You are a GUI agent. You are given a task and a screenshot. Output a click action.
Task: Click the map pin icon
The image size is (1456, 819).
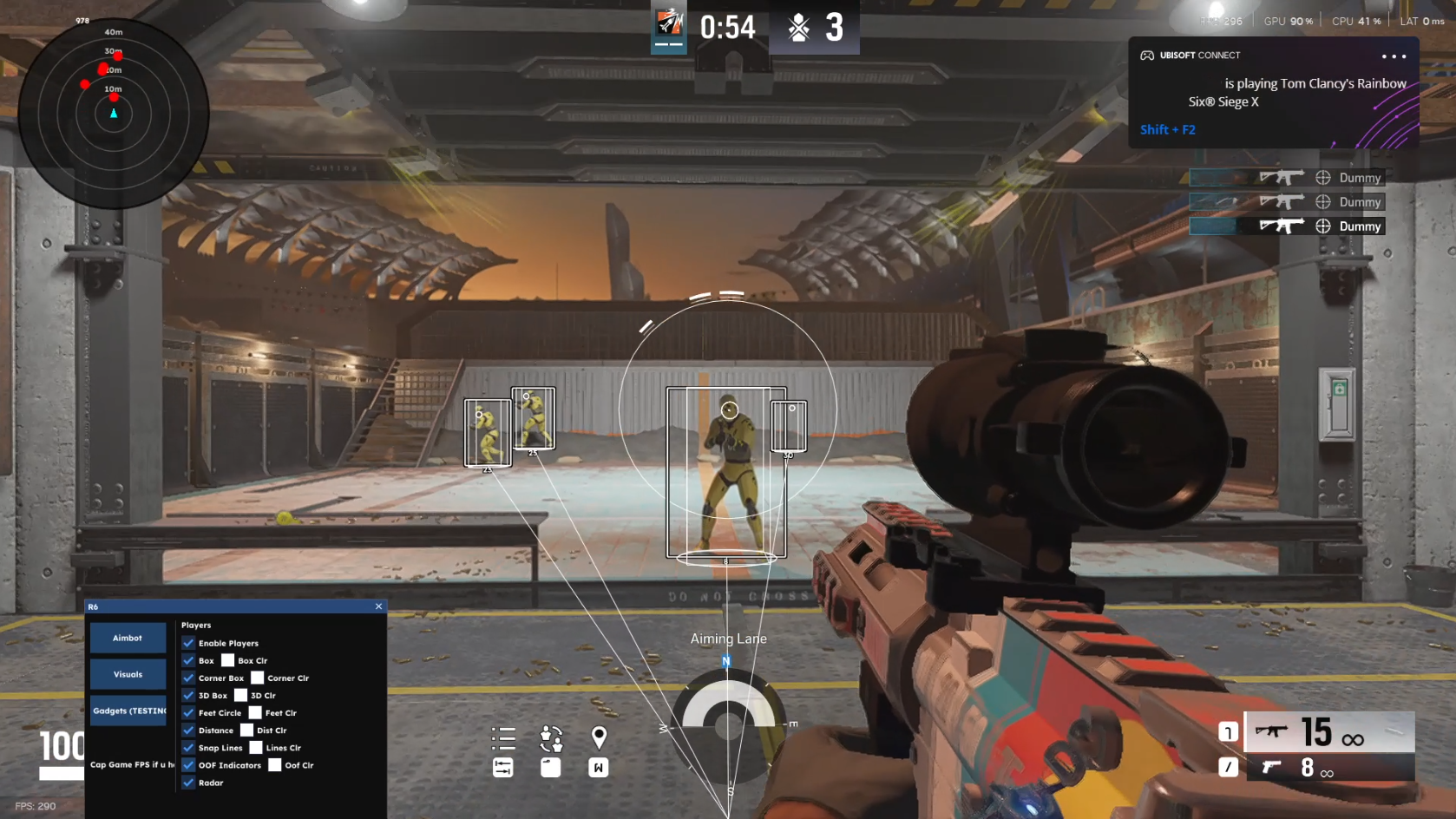point(599,737)
